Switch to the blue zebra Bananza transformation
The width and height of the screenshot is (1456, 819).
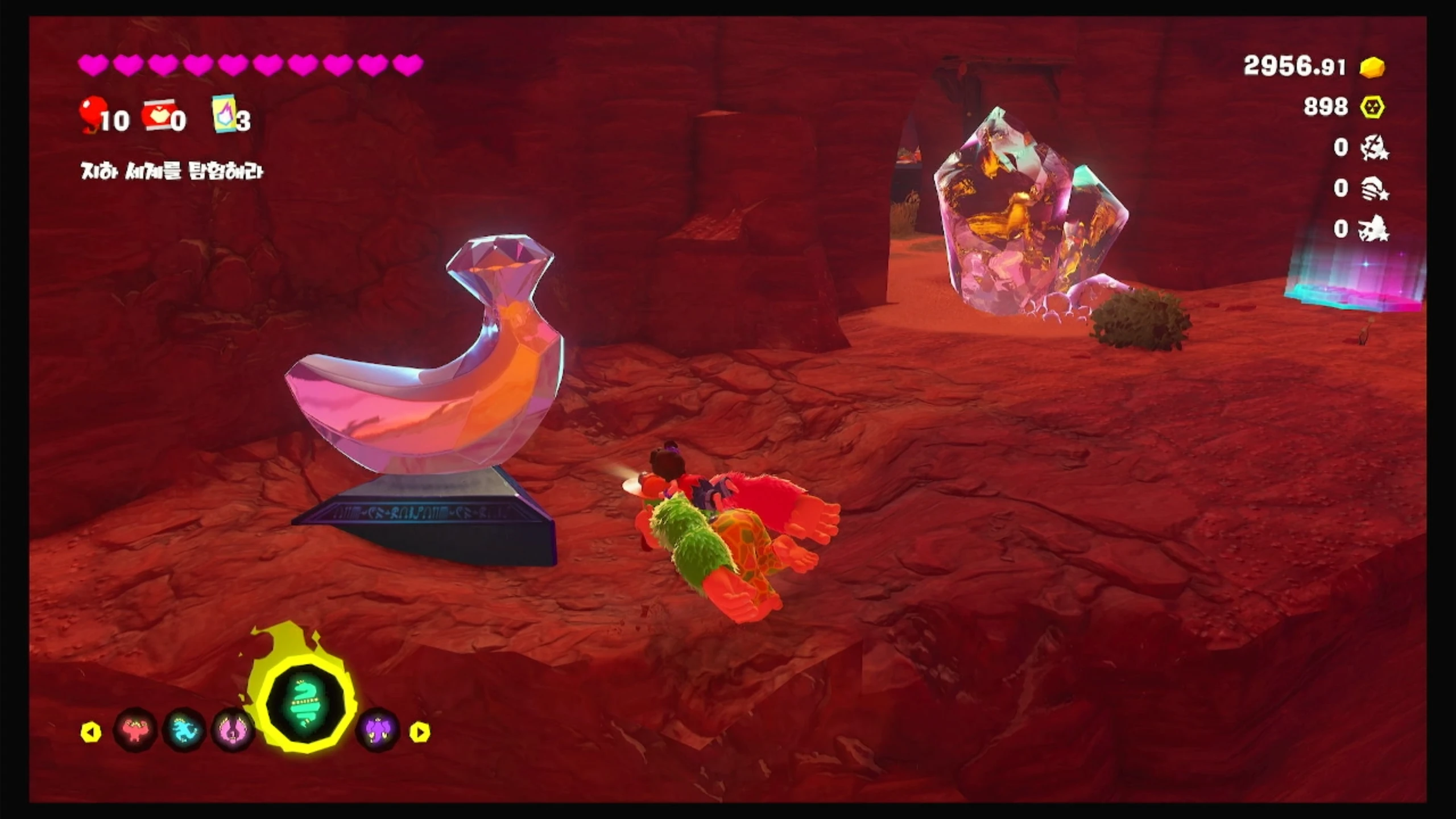point(183,730)
